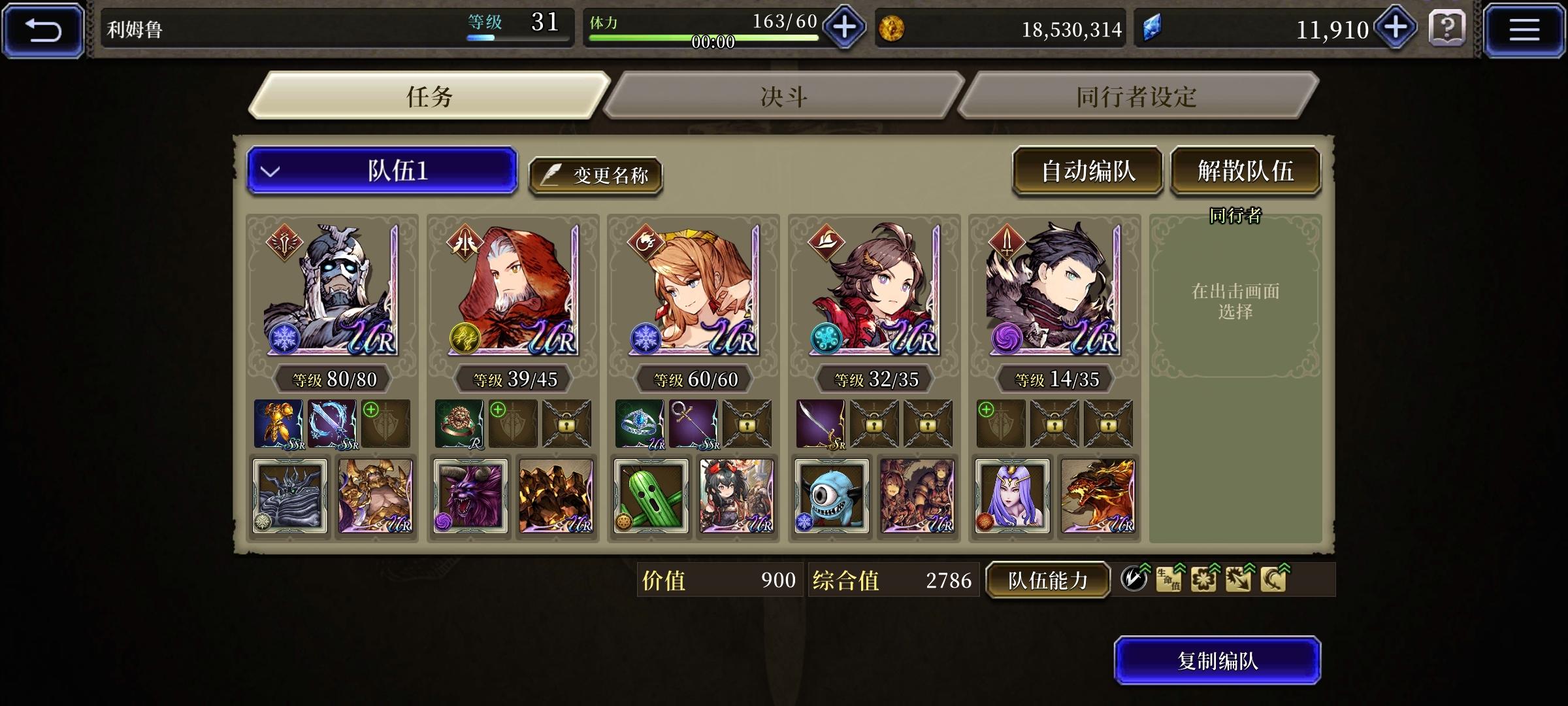Image resolution: width=1568 pixels, height=706 pixels.
Task: Switch to the 决斗 tab
Action: coord(784,96)
